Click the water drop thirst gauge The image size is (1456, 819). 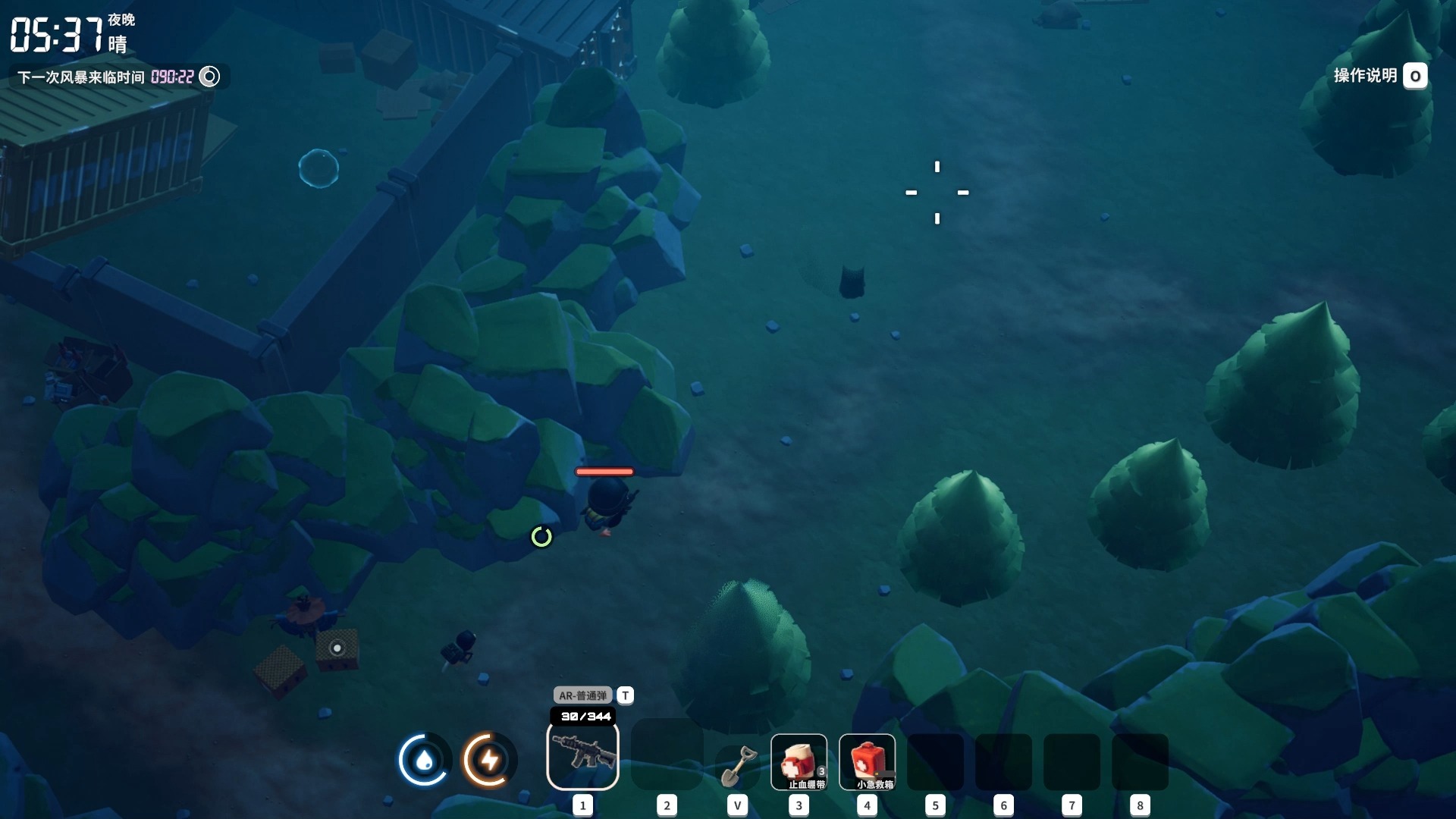pyautogui.click(x=424, y=759)
